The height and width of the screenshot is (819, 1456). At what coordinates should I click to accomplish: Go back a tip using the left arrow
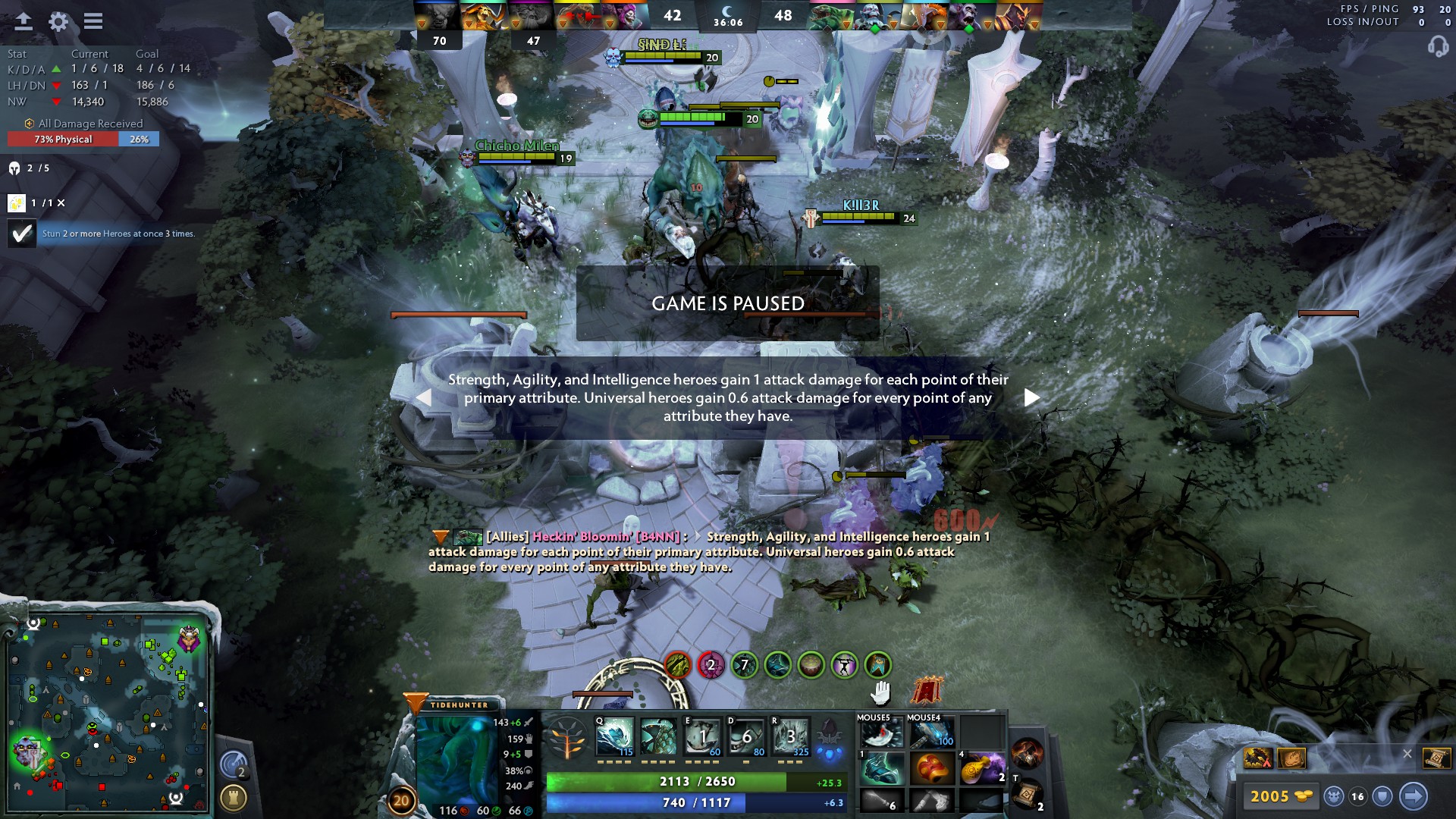[425, 397]
